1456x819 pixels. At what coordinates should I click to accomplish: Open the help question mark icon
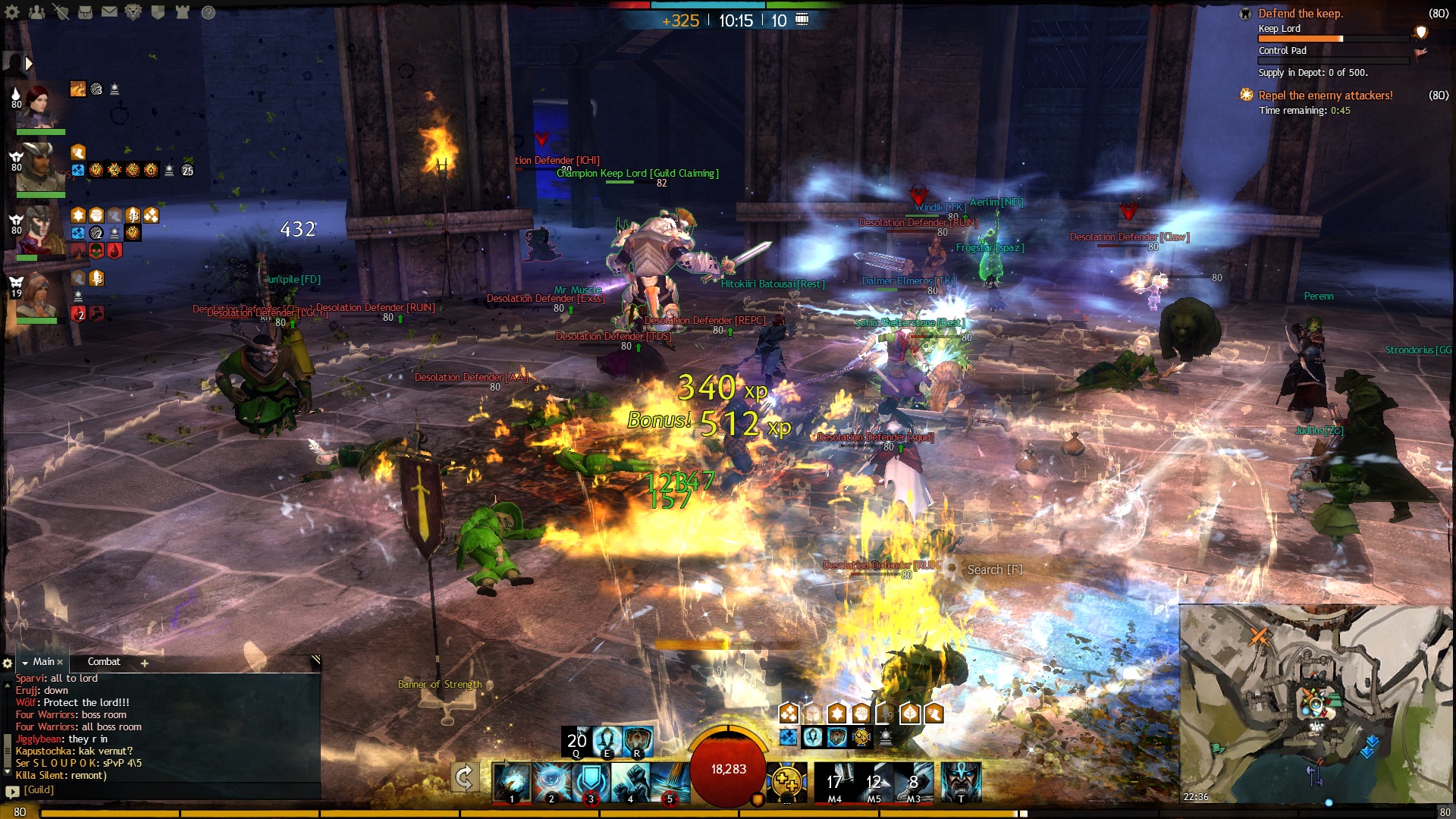coord(209,12)
